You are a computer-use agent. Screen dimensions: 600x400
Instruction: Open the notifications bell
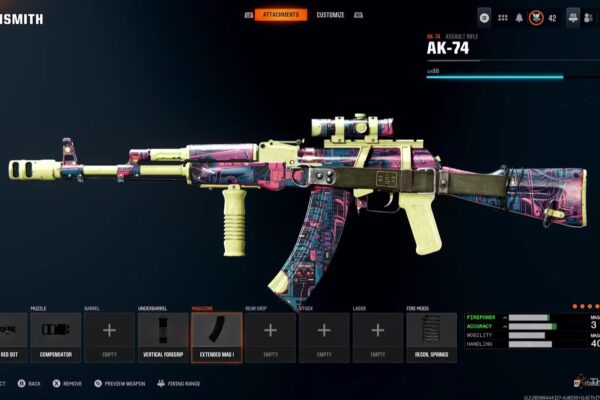tap(519, 18)
